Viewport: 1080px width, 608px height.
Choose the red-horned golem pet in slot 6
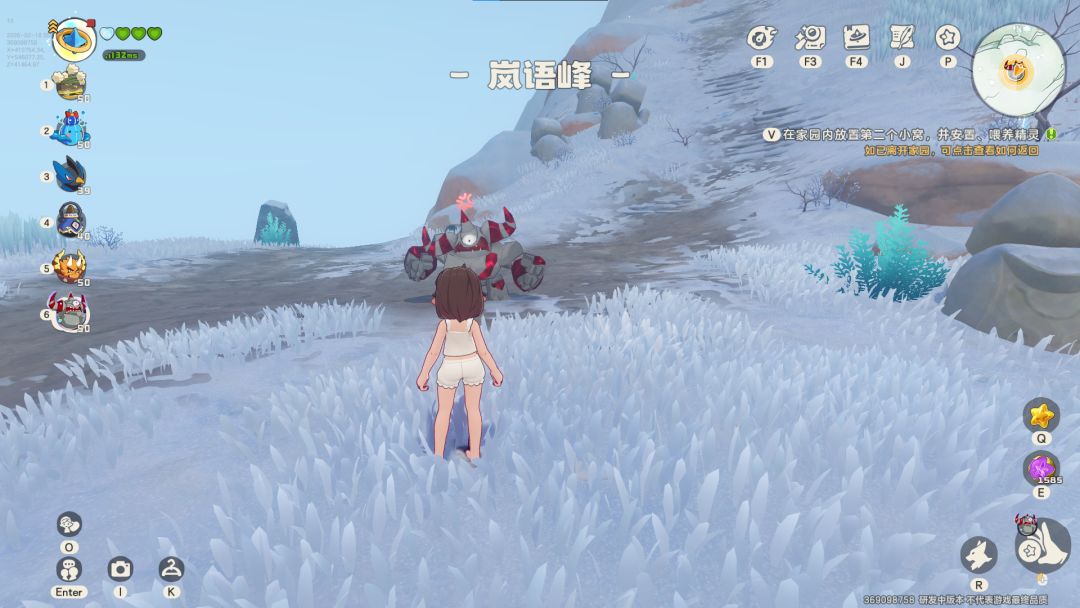pyautogui.click(x=70, y=313)
